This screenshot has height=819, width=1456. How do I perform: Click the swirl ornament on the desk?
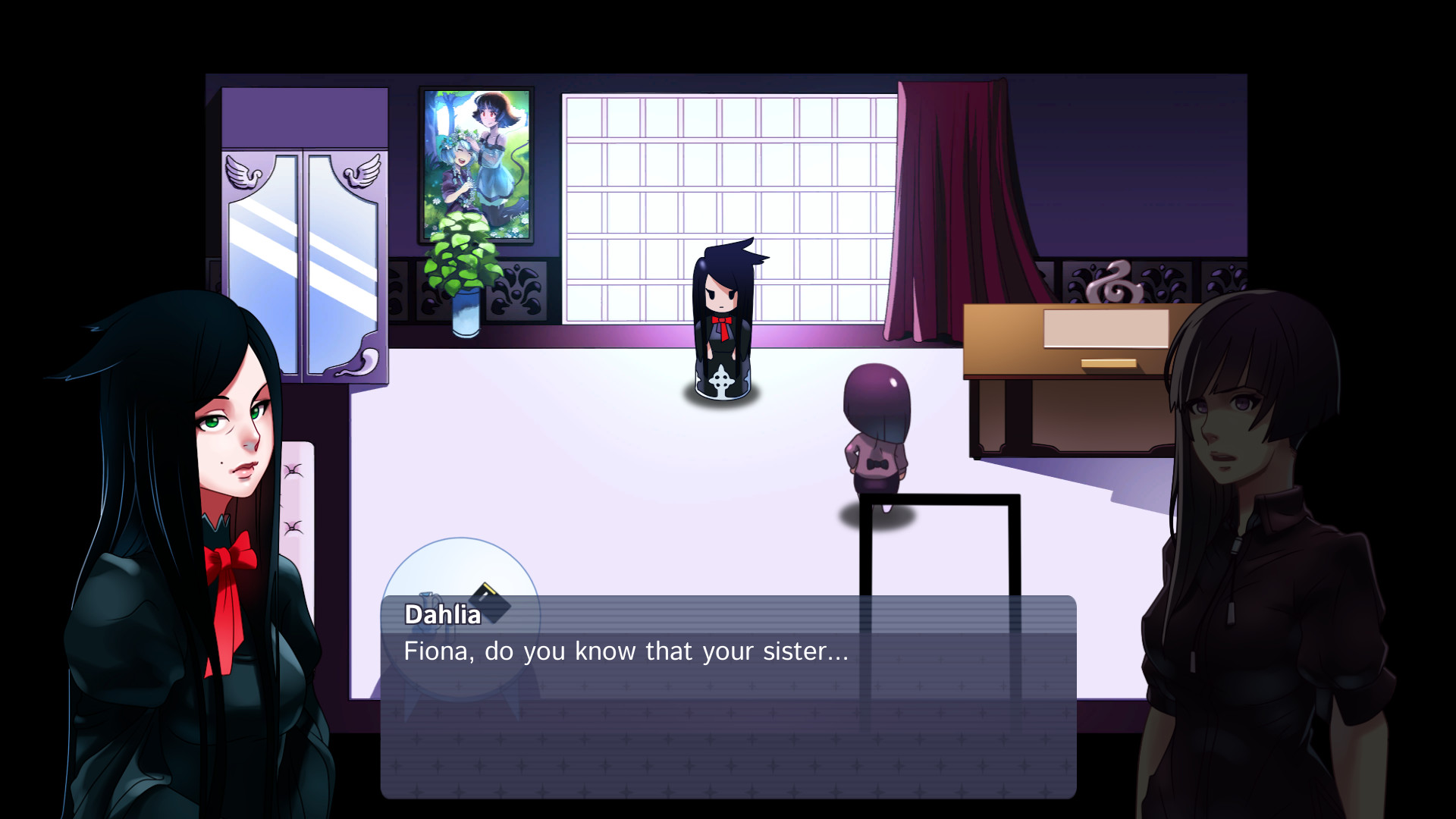[1113, 283]
